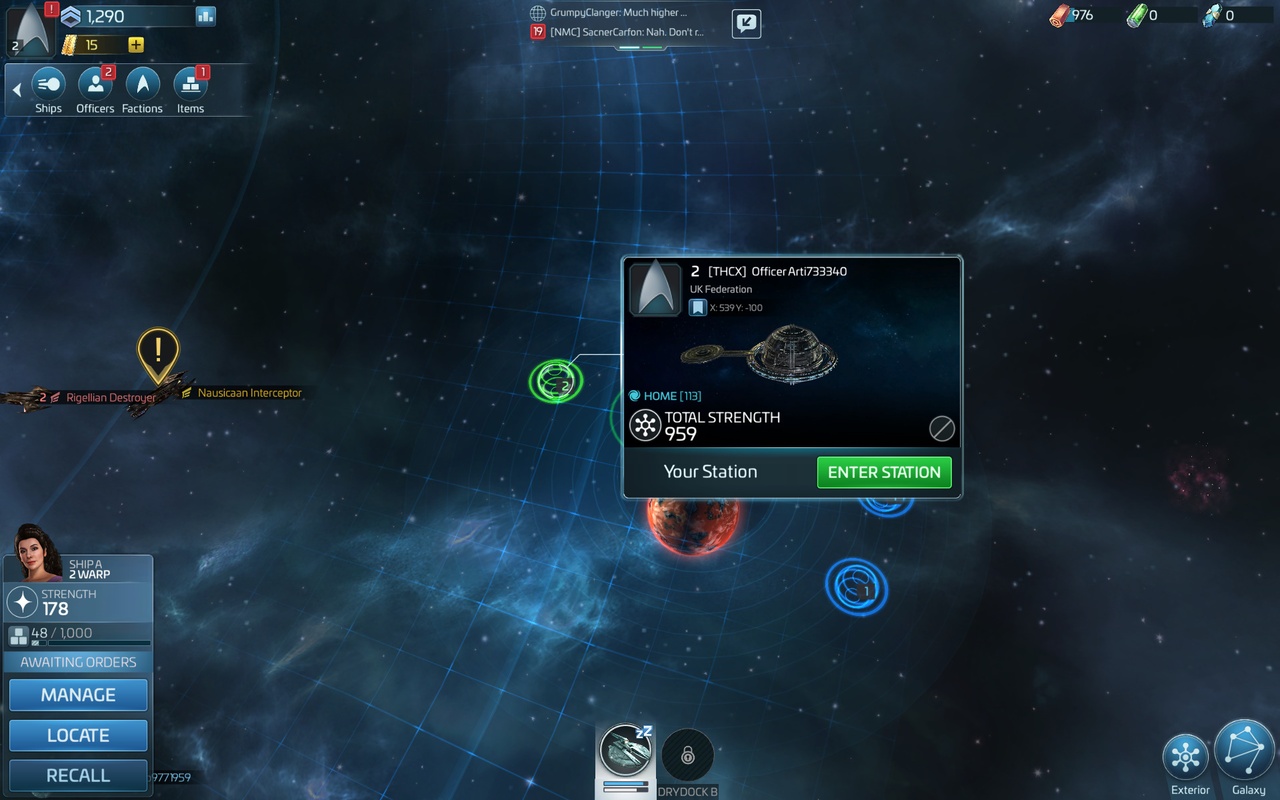
Task: Locate Ship A on the map
Action: [x=78, y=735]
